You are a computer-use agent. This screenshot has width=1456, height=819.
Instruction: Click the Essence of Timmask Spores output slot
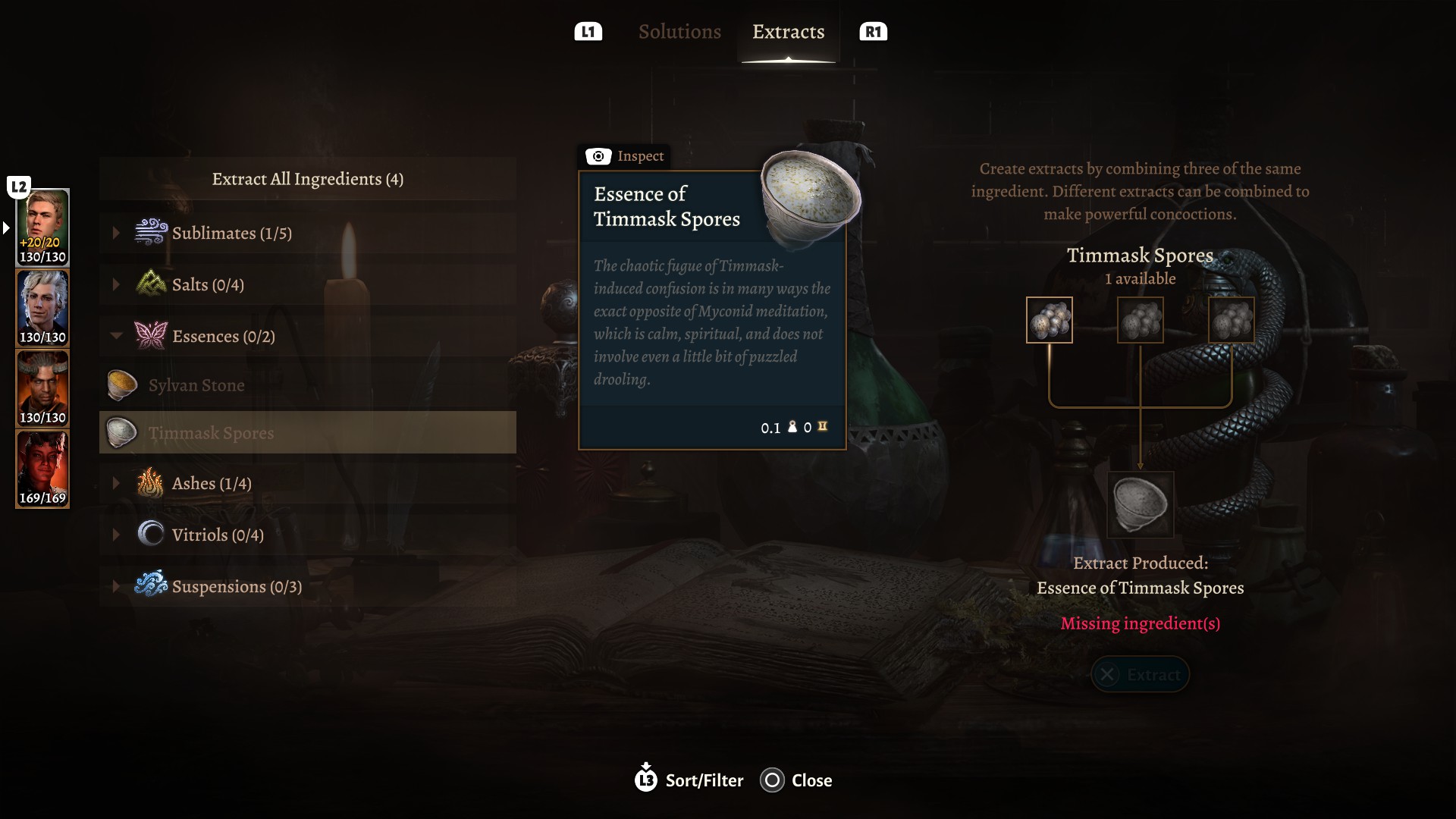point(1140,504)
